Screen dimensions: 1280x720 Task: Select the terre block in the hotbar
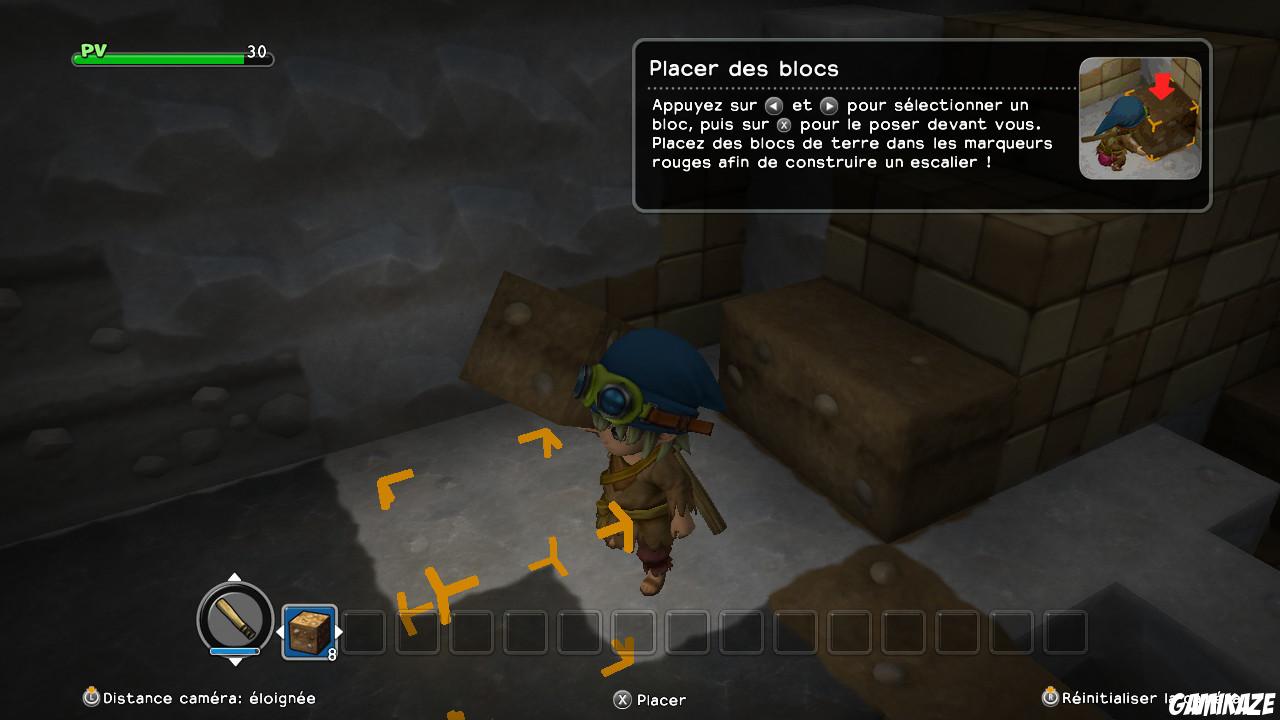pos(309,632)
